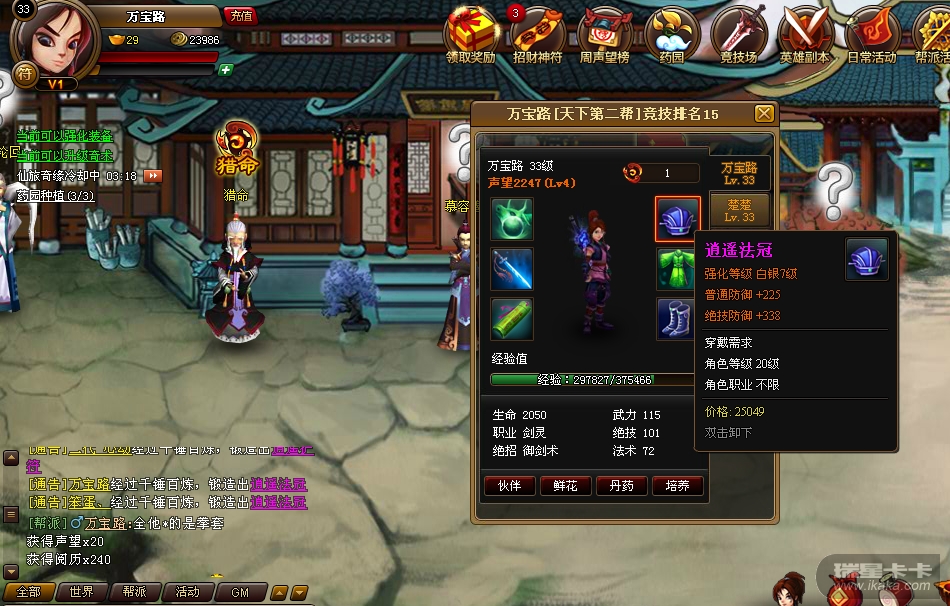Open the 招财神符 fortune talisman

pyautogui.click(x=538, y=33)
